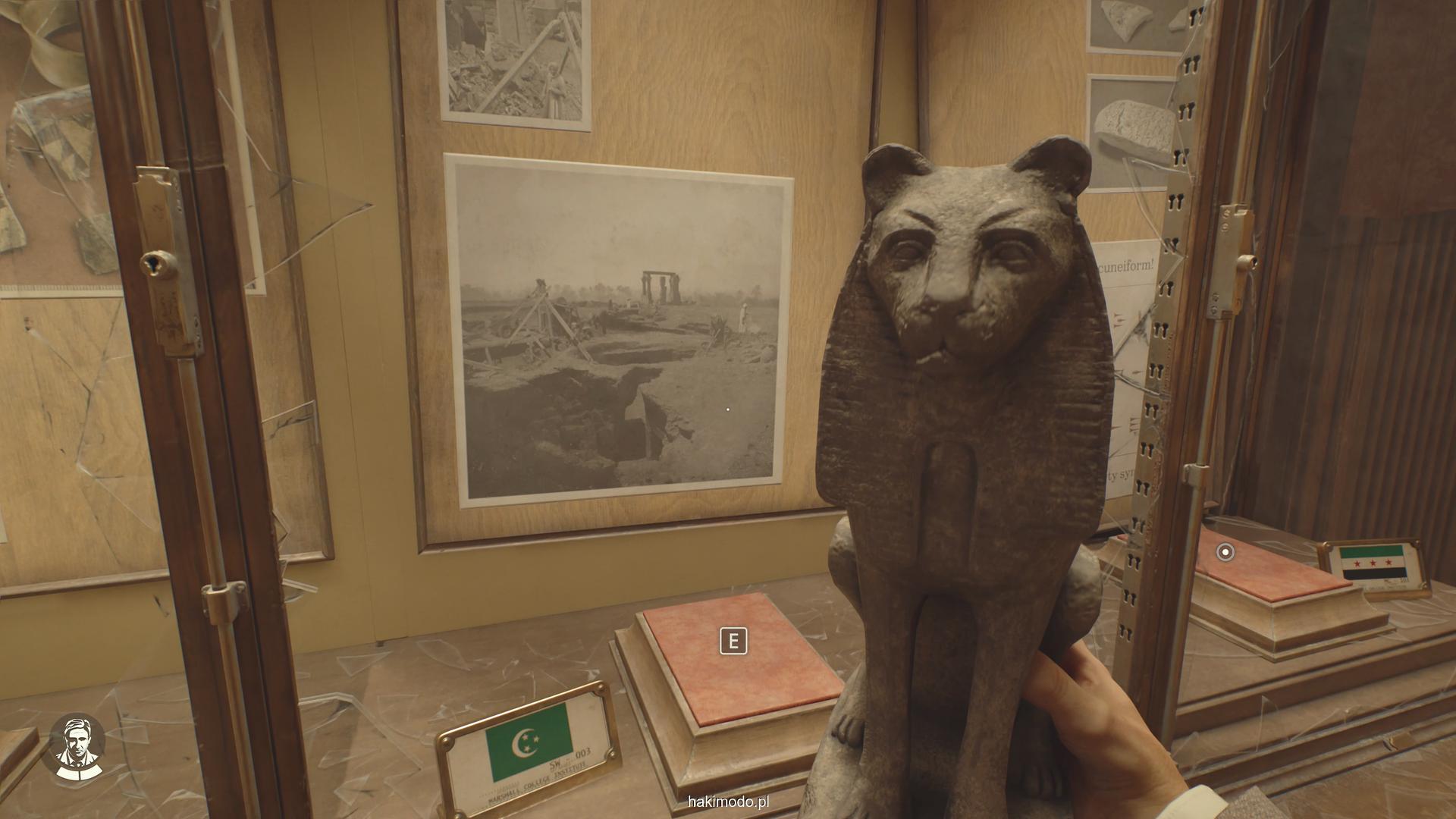Select the circular interaction marker on the right pedestal

tap(1225, 552)
